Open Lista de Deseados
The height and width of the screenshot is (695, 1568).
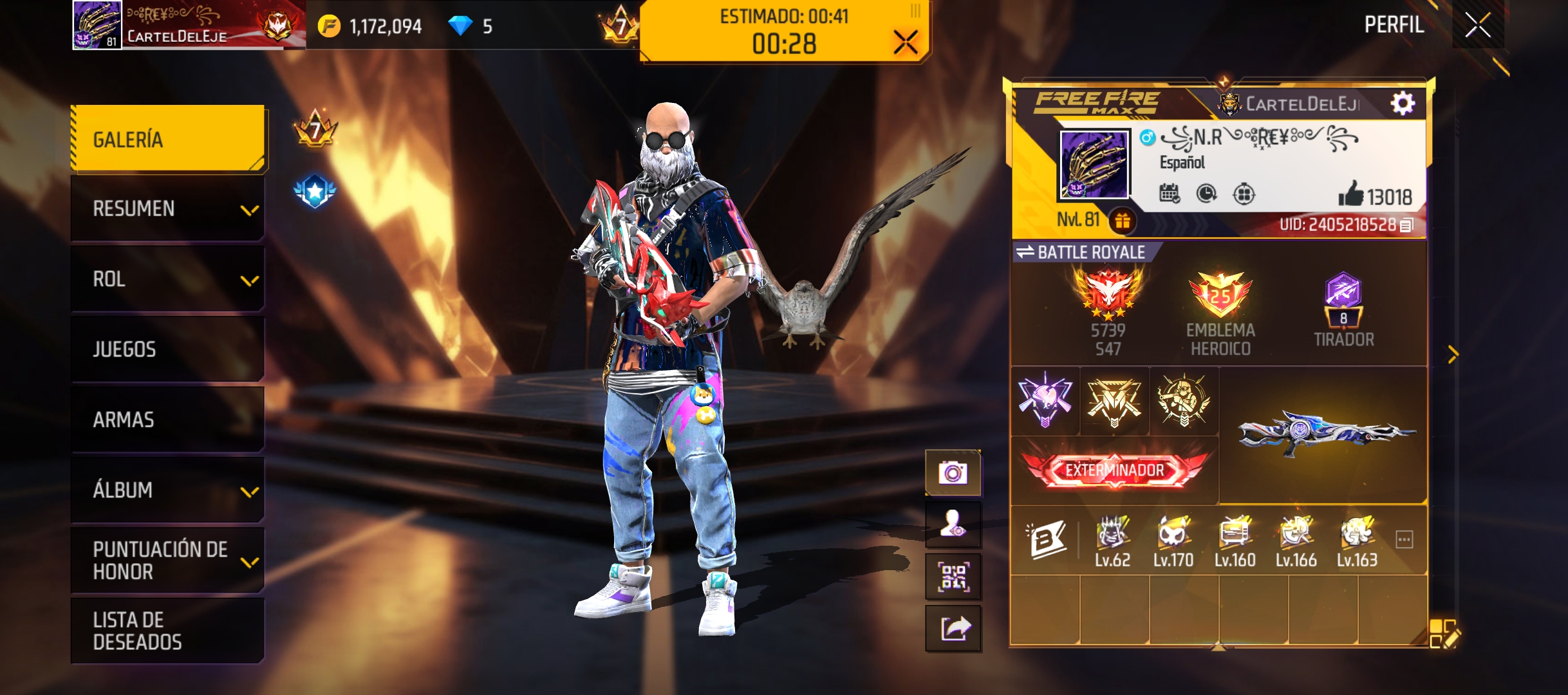[x=169, y=631]
